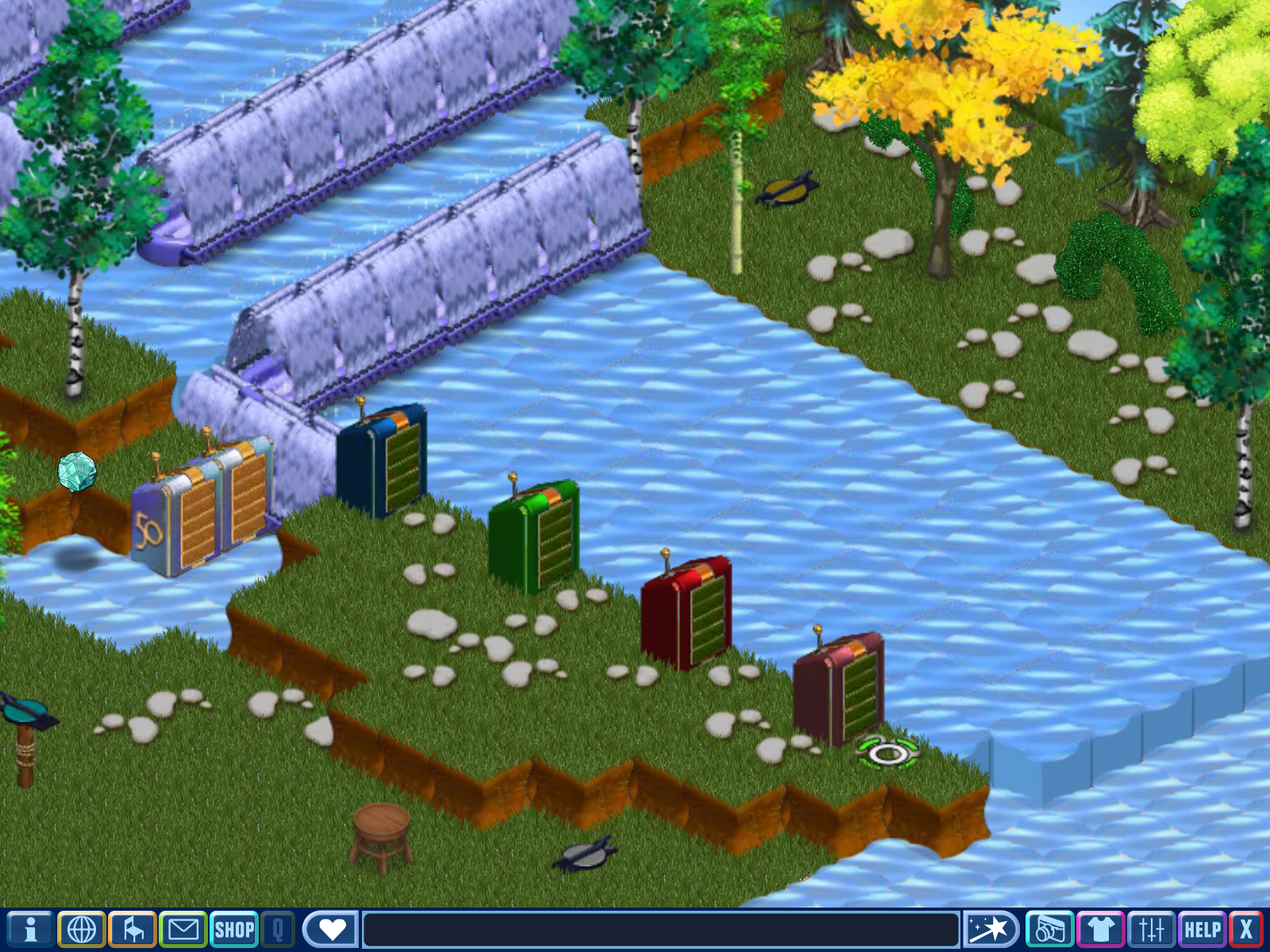The height and width of the screenshot is (952, 1270).
Task: Activate the magic wand effects button
Action: tap(990, 929)
